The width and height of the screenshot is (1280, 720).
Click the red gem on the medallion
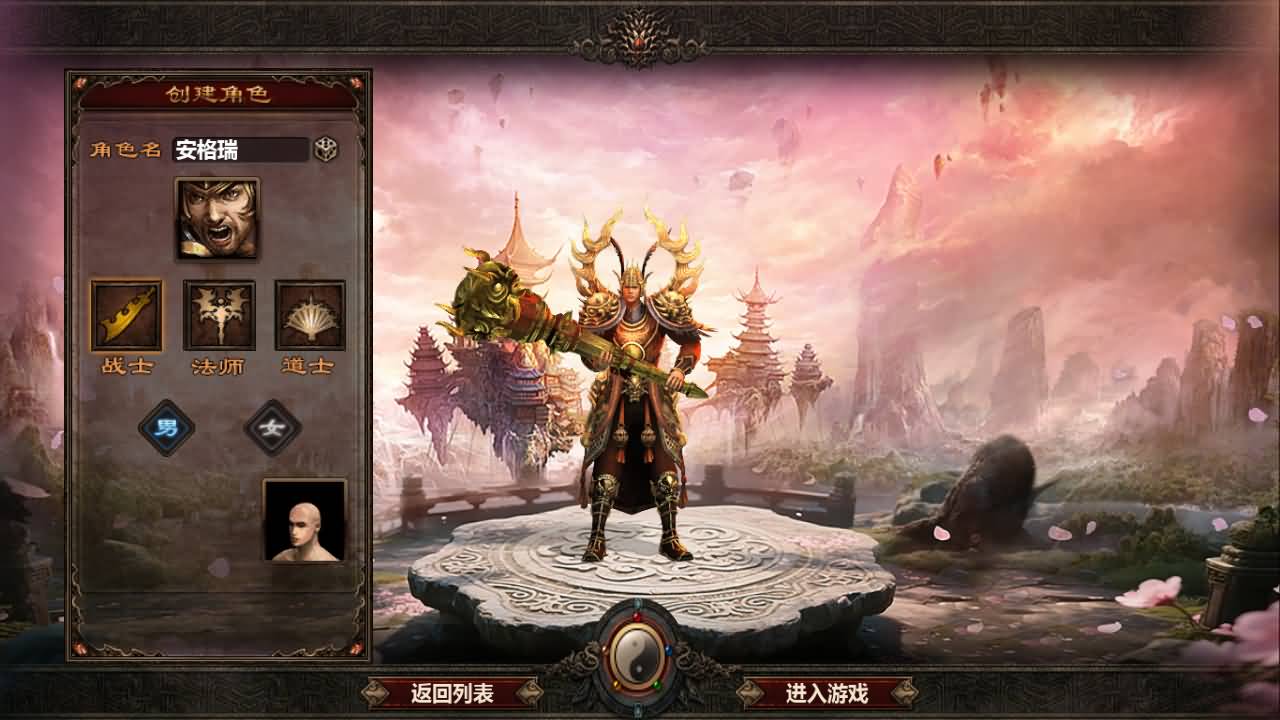tap(637, 616)
